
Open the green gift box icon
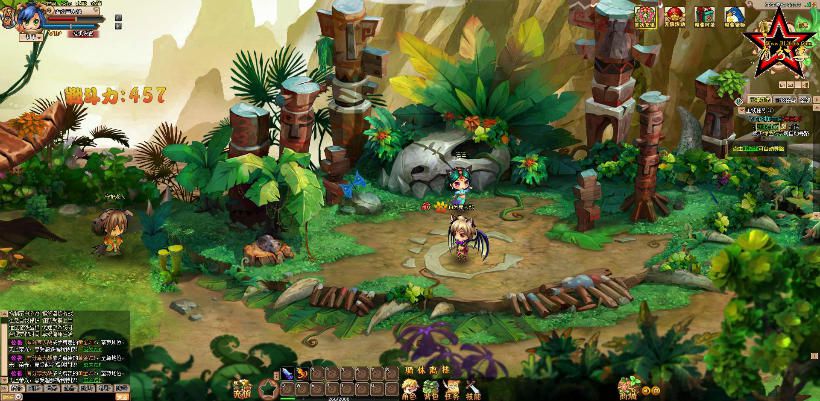pos(705,16)
